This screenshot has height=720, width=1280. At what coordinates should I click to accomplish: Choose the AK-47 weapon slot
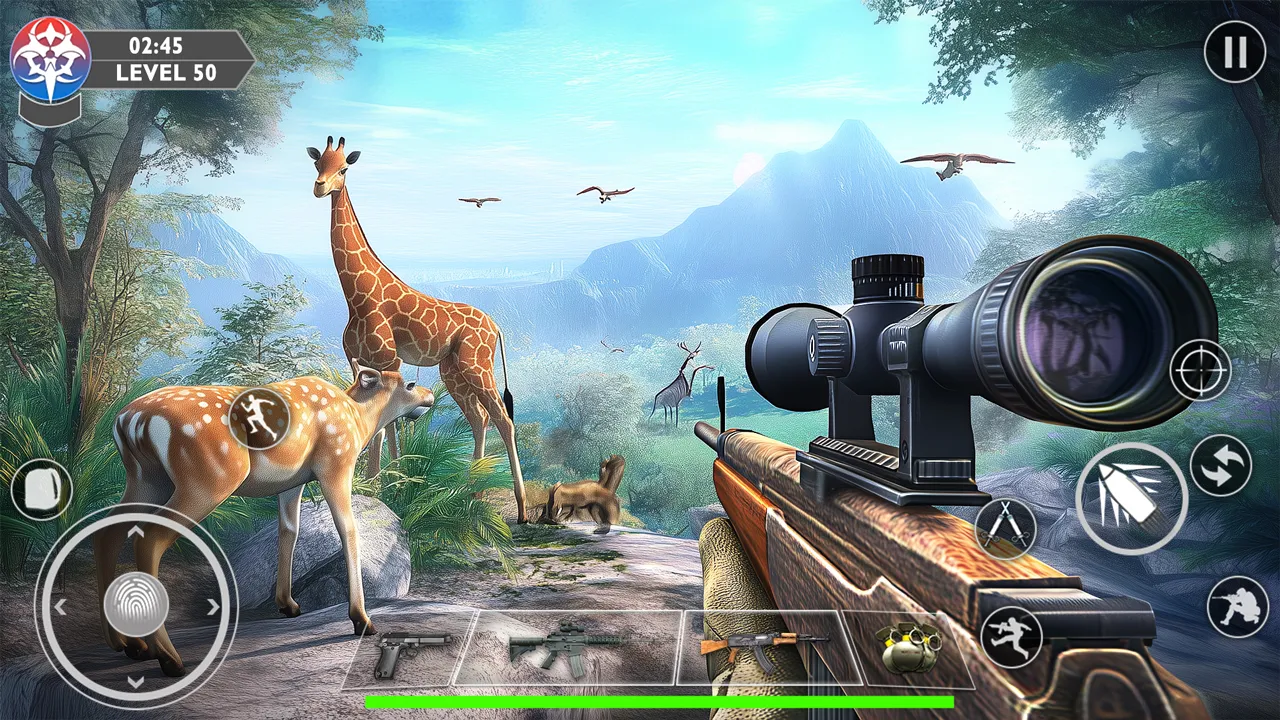(762, 648)
